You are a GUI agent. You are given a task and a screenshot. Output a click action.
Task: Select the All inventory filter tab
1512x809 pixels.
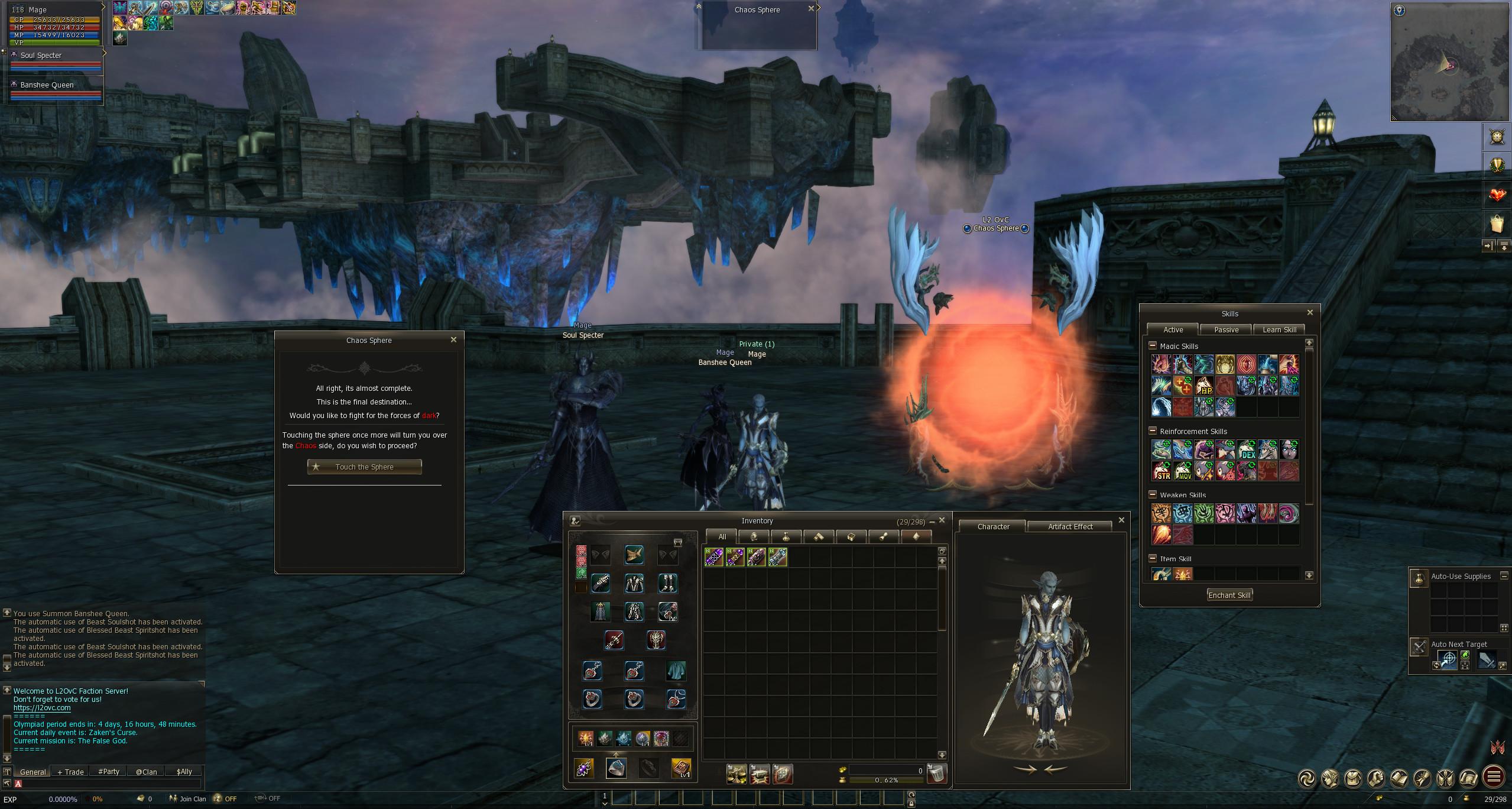pos(722,537)
